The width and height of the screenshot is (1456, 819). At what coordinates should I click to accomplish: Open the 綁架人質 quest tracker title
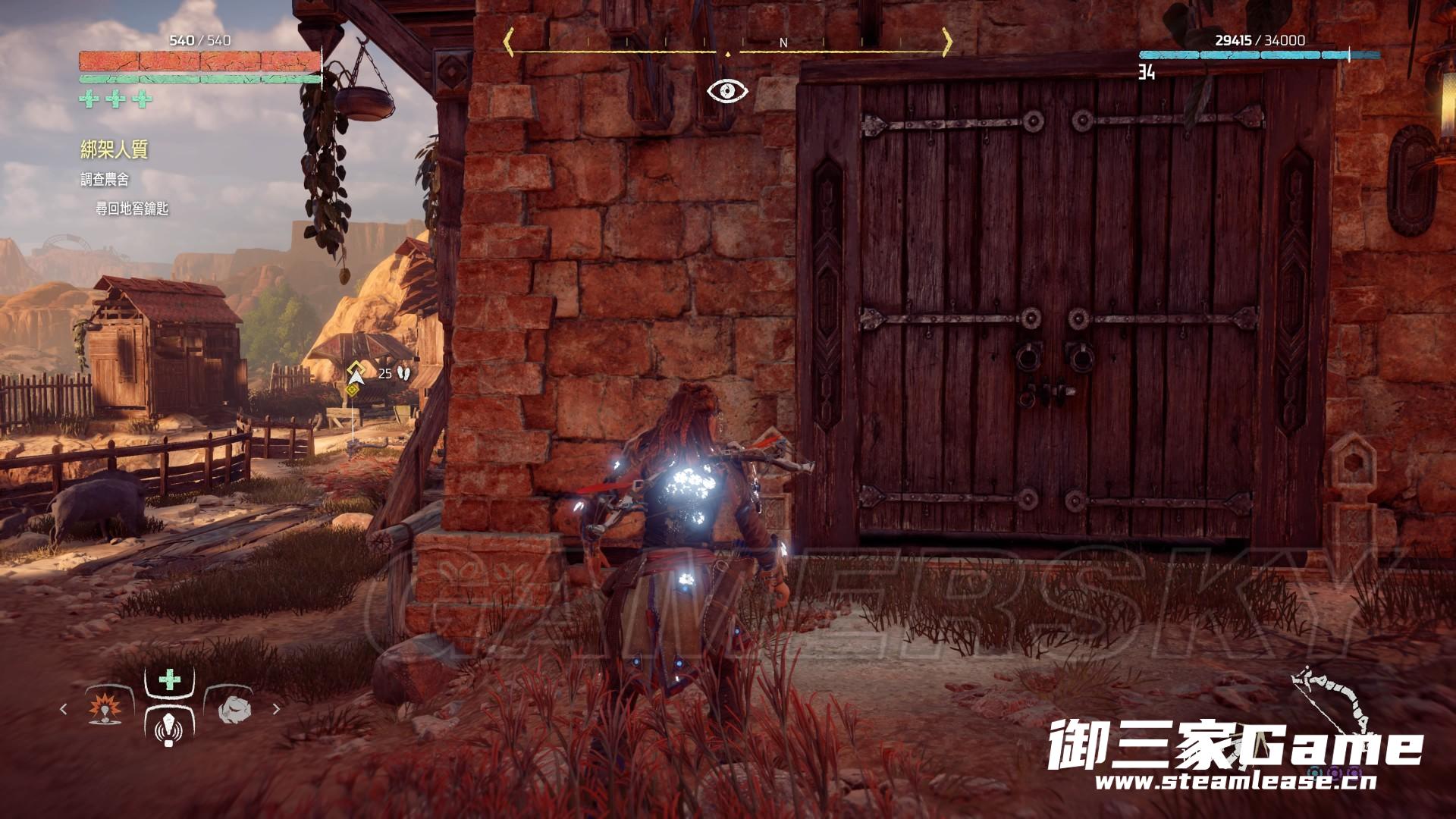(x=115, y=149)
